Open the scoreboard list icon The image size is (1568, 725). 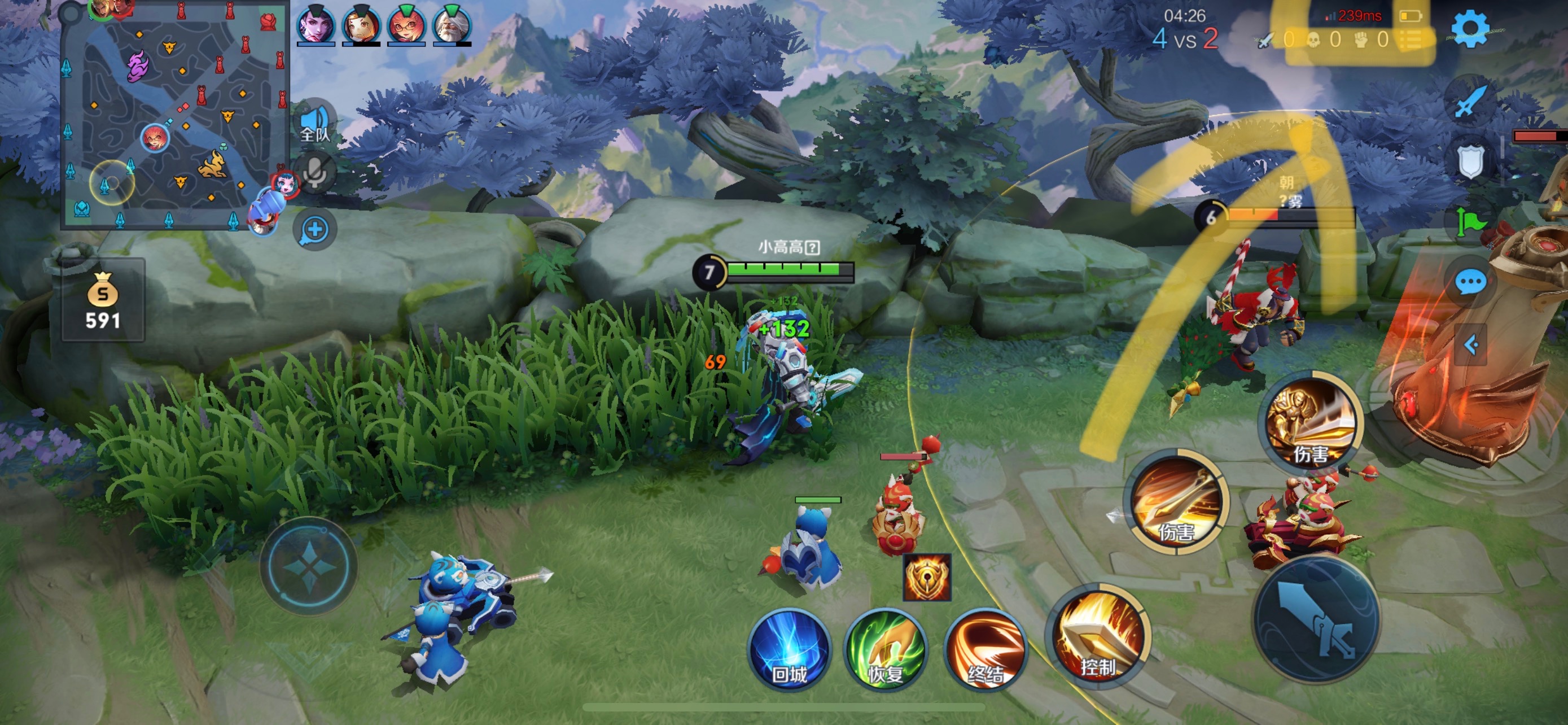coord(1411,40)
